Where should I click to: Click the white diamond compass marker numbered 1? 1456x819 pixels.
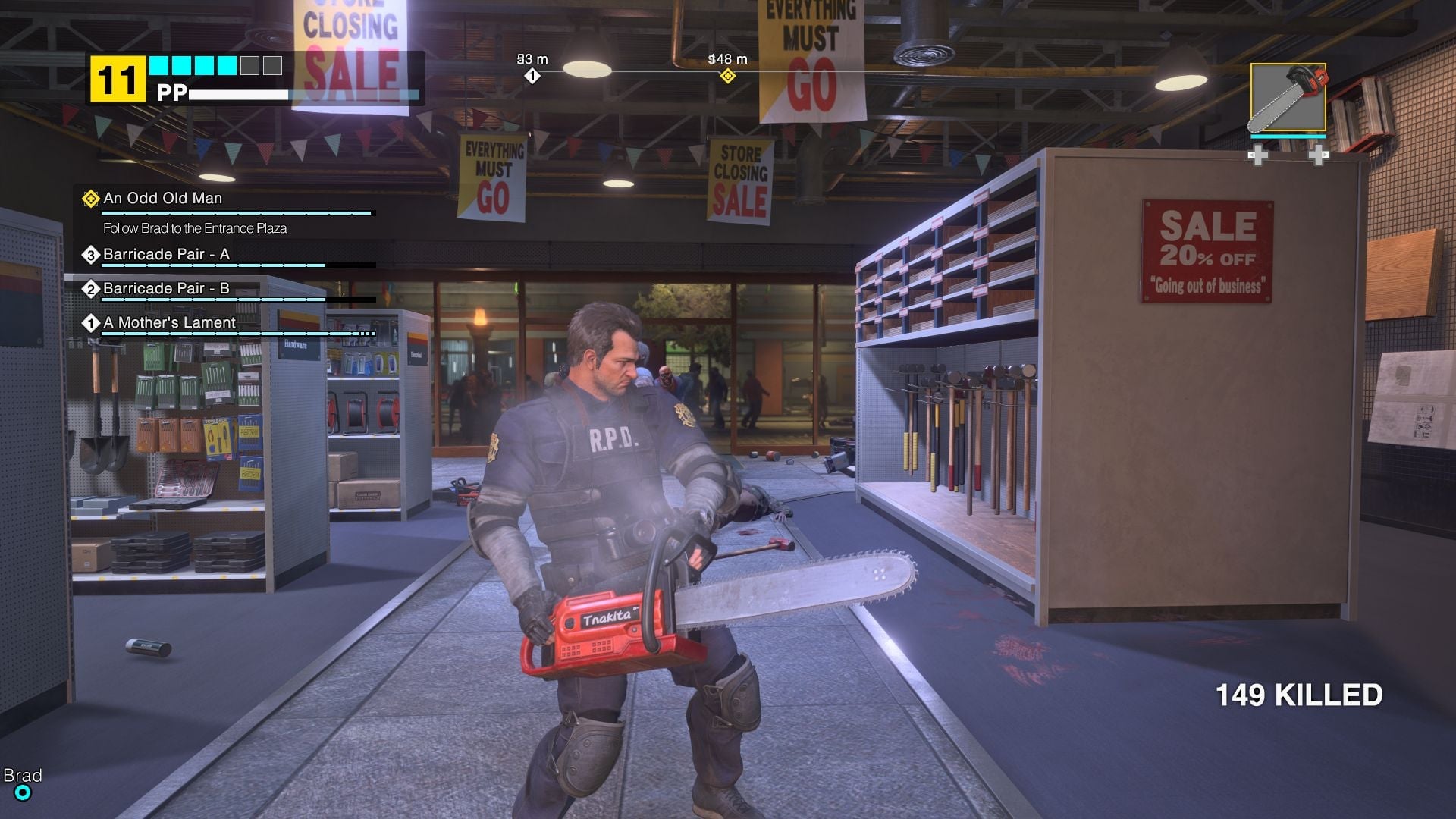point(533,75)
